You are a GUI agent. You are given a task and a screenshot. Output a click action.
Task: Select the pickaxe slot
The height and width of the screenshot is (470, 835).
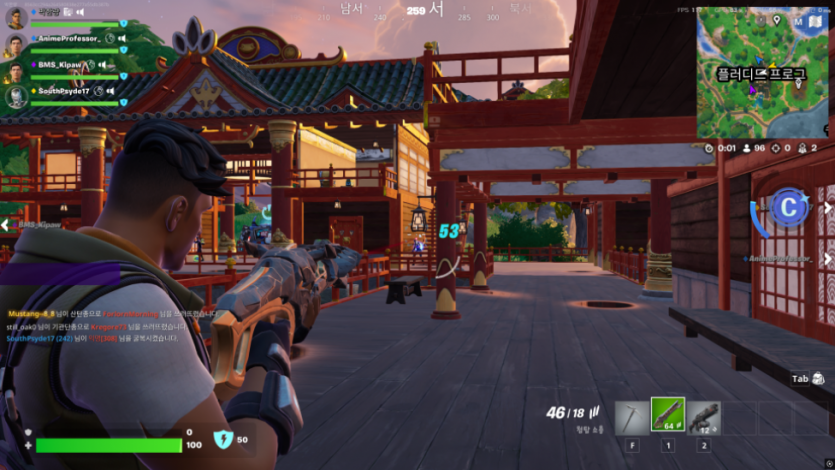point(631,415)
